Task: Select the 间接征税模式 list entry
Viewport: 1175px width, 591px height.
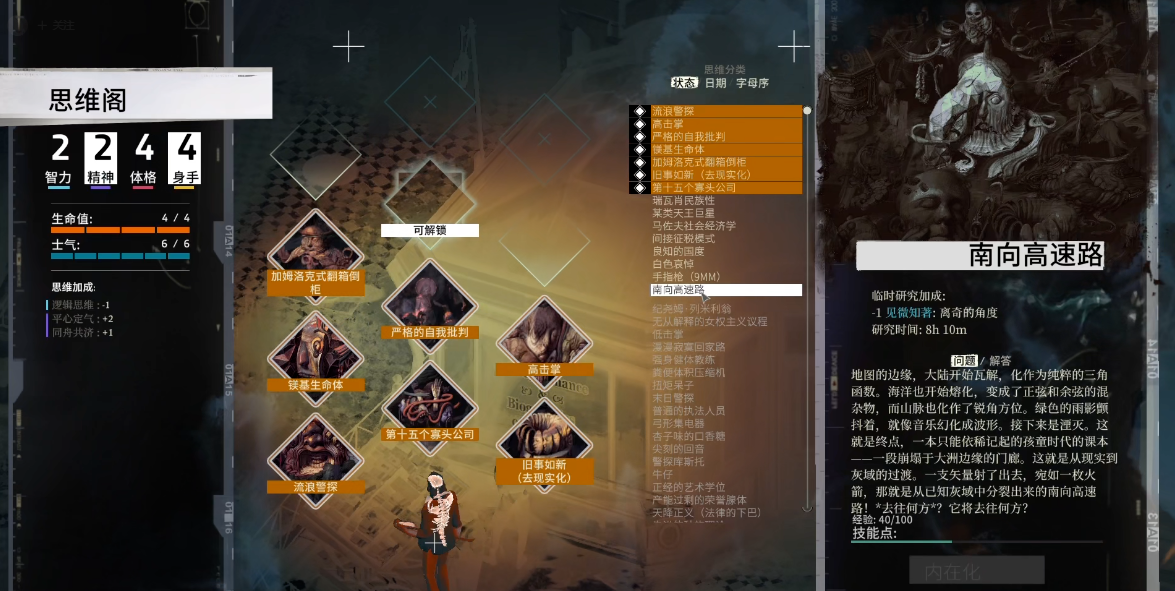Action: point(683,239)
